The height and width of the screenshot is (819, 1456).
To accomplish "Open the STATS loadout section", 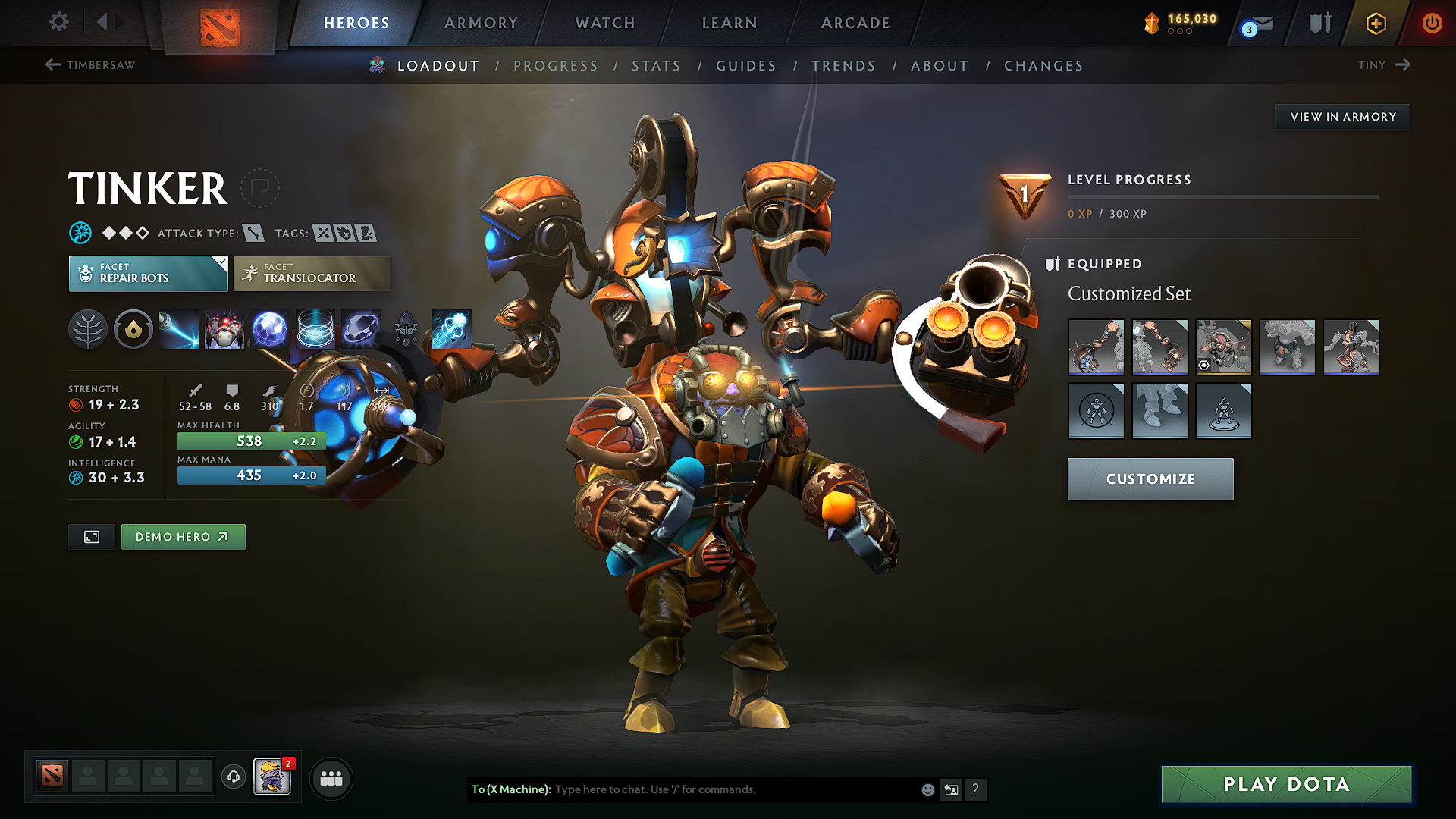I will click(656, 65).
